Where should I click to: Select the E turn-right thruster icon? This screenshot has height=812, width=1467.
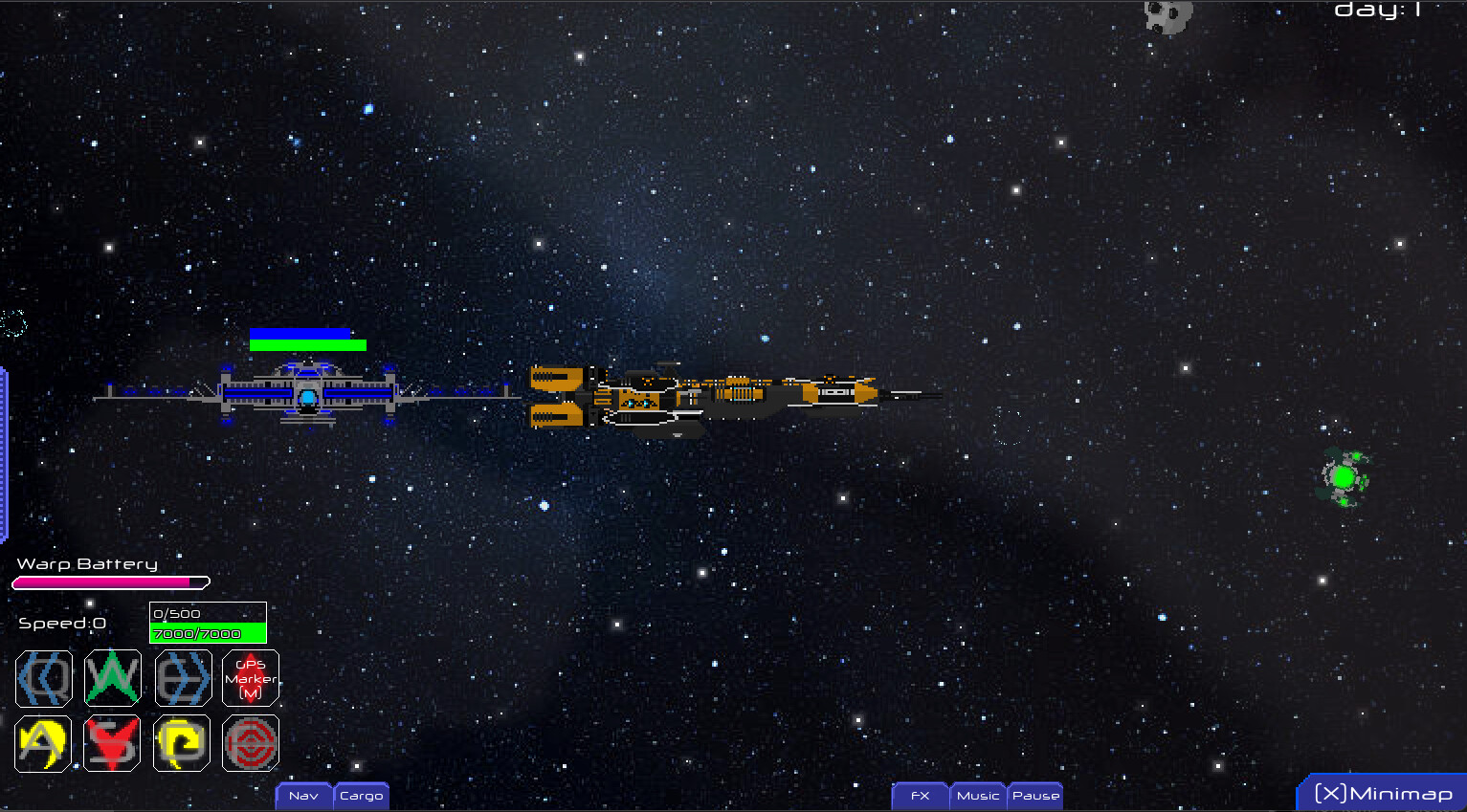click(x=182, y=679)
